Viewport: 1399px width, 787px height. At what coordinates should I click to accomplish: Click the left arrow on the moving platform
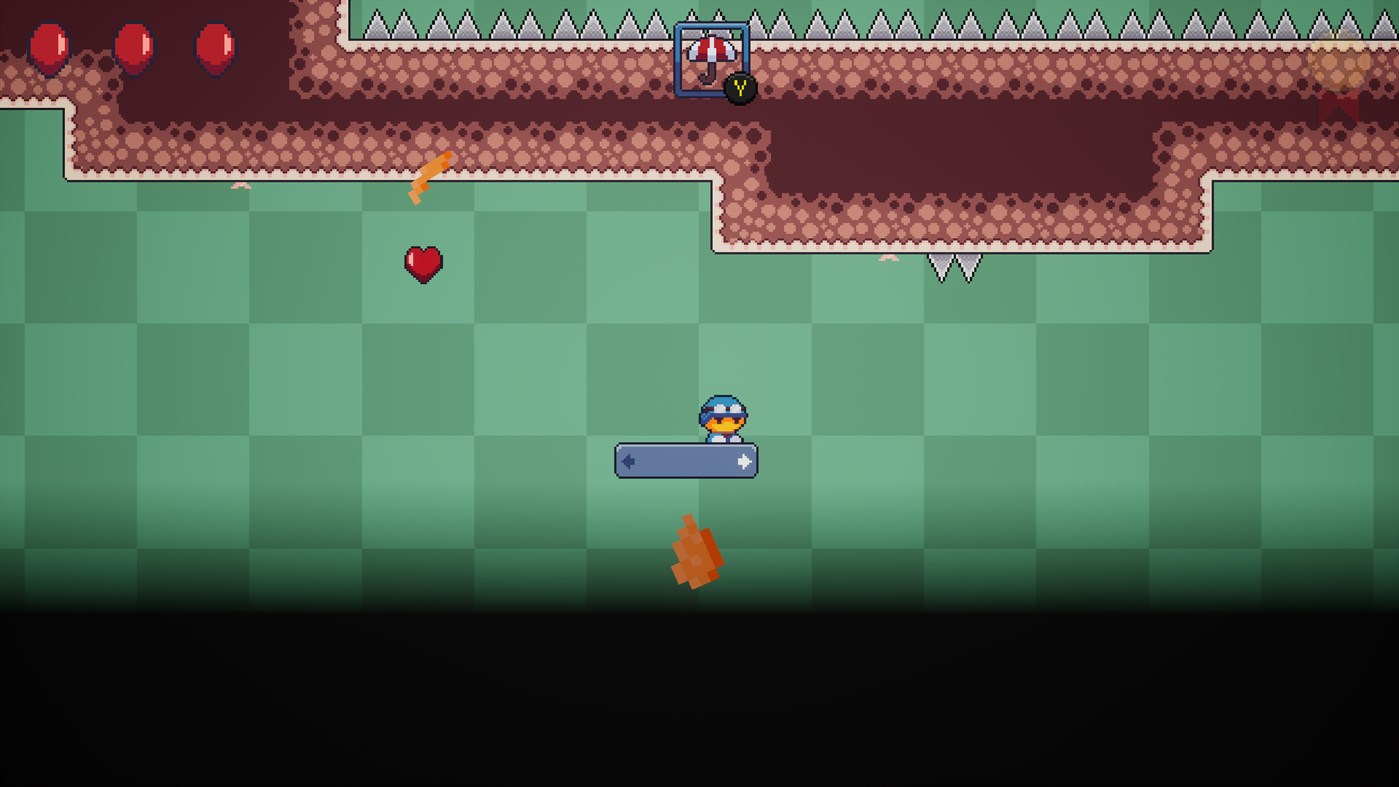coord(629,460)
